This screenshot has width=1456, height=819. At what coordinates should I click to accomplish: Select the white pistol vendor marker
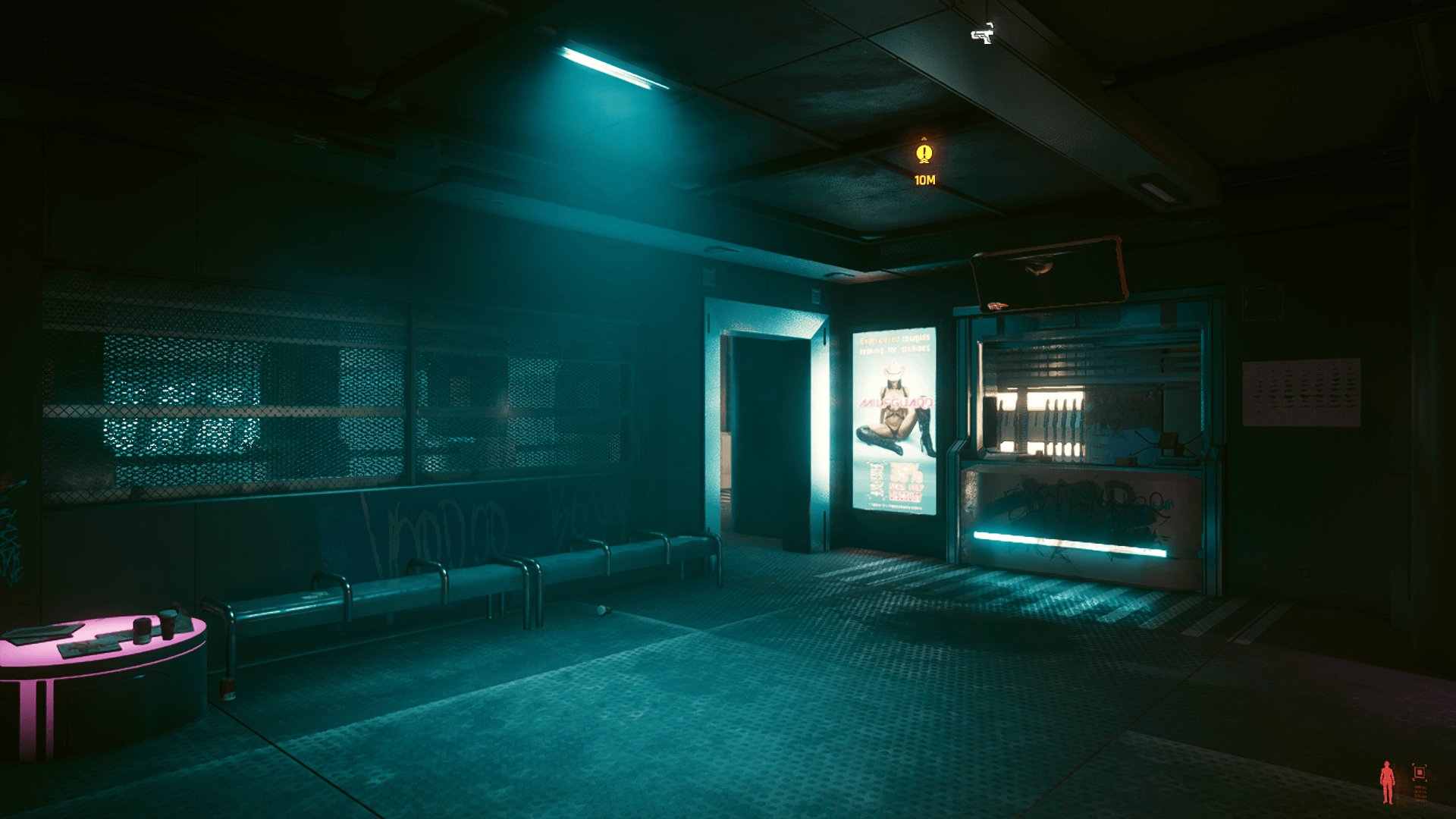pos(982,33)
